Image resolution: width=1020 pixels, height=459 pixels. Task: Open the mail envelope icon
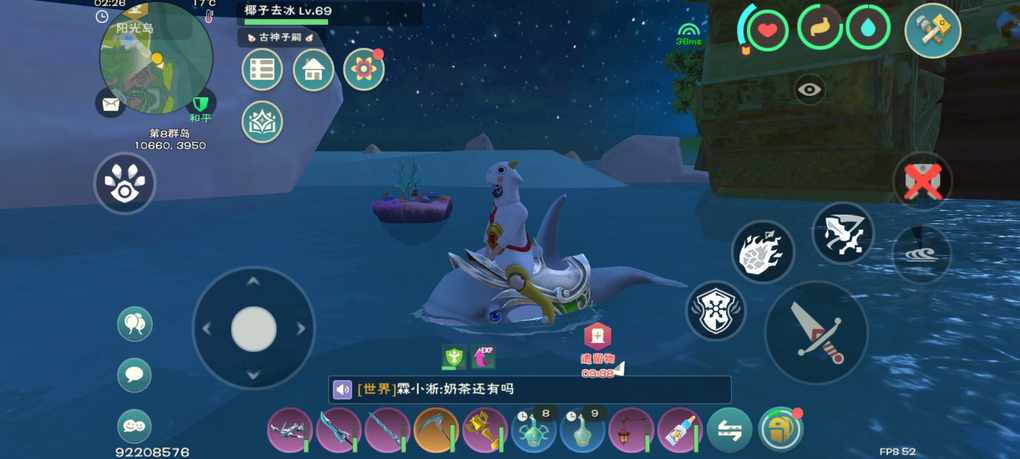pyautogui.click(x=110, y=102)
